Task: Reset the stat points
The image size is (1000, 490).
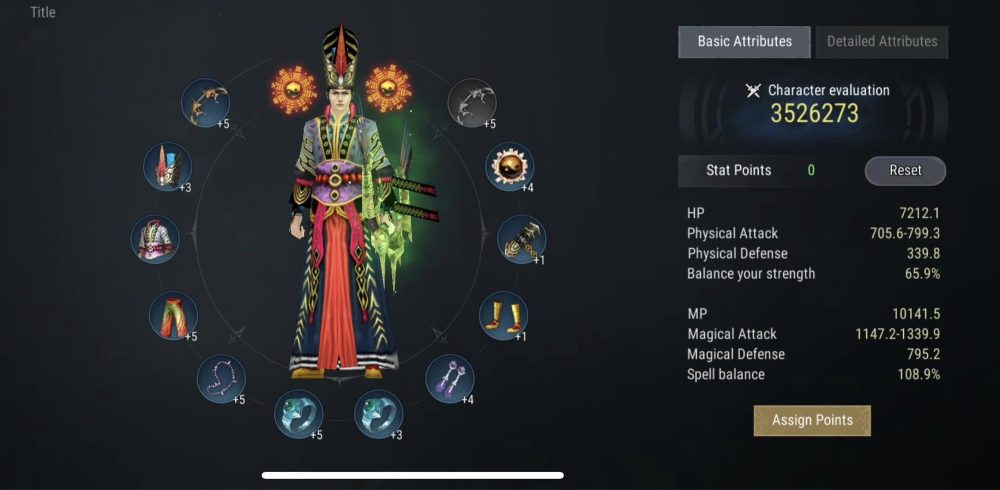Action: tap(905, 170)
